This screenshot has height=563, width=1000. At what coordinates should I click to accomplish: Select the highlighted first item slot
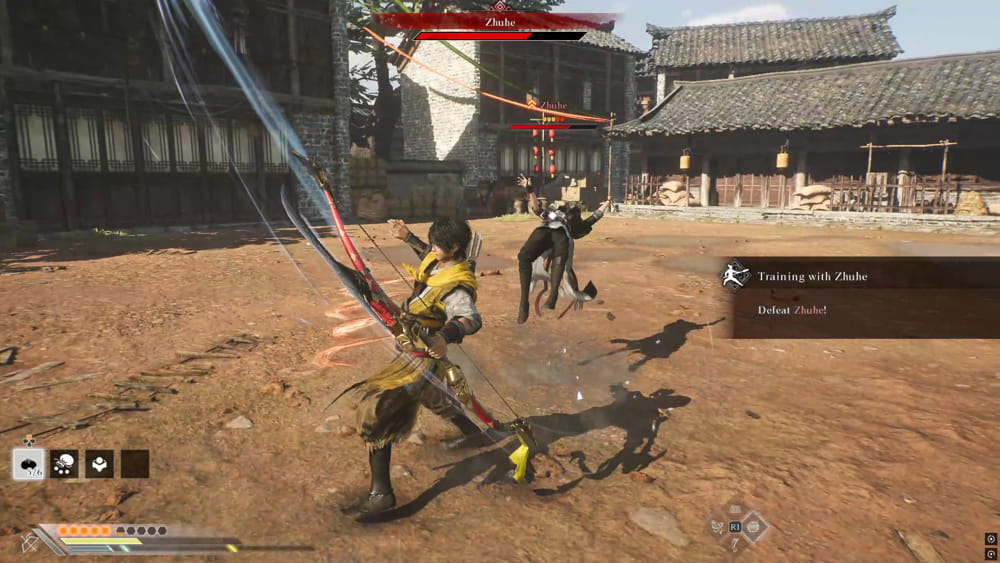[27, 463]
